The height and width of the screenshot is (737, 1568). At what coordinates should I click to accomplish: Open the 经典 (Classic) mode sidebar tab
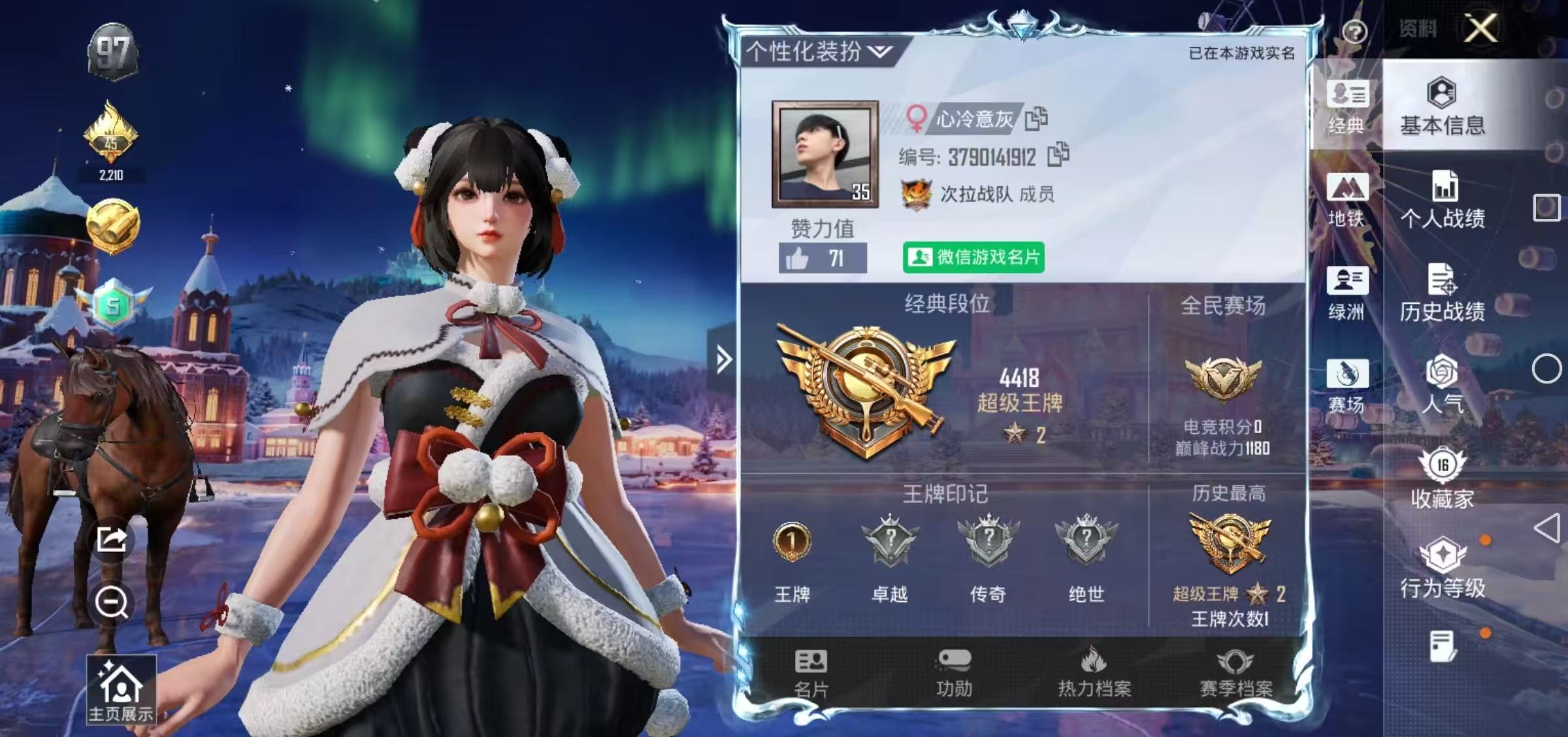pos(1348,108)
